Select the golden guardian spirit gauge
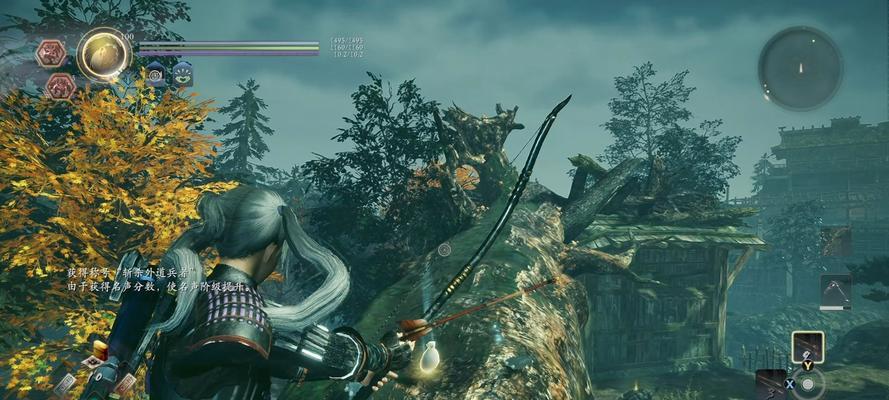Image resolution: width=889 pixels, height=400 pixels. tap(103, 54)
